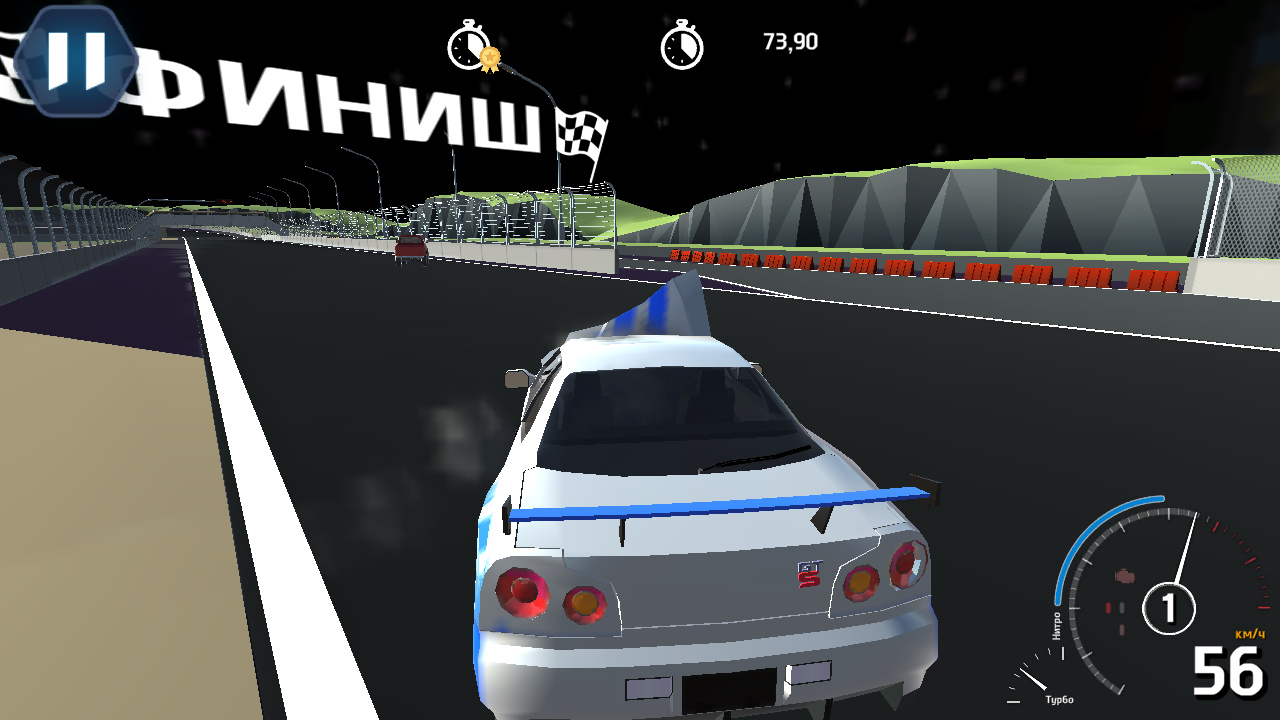Click one of the dashboard warning lights
This screenshot has width=1280, height=720.
1110,605
